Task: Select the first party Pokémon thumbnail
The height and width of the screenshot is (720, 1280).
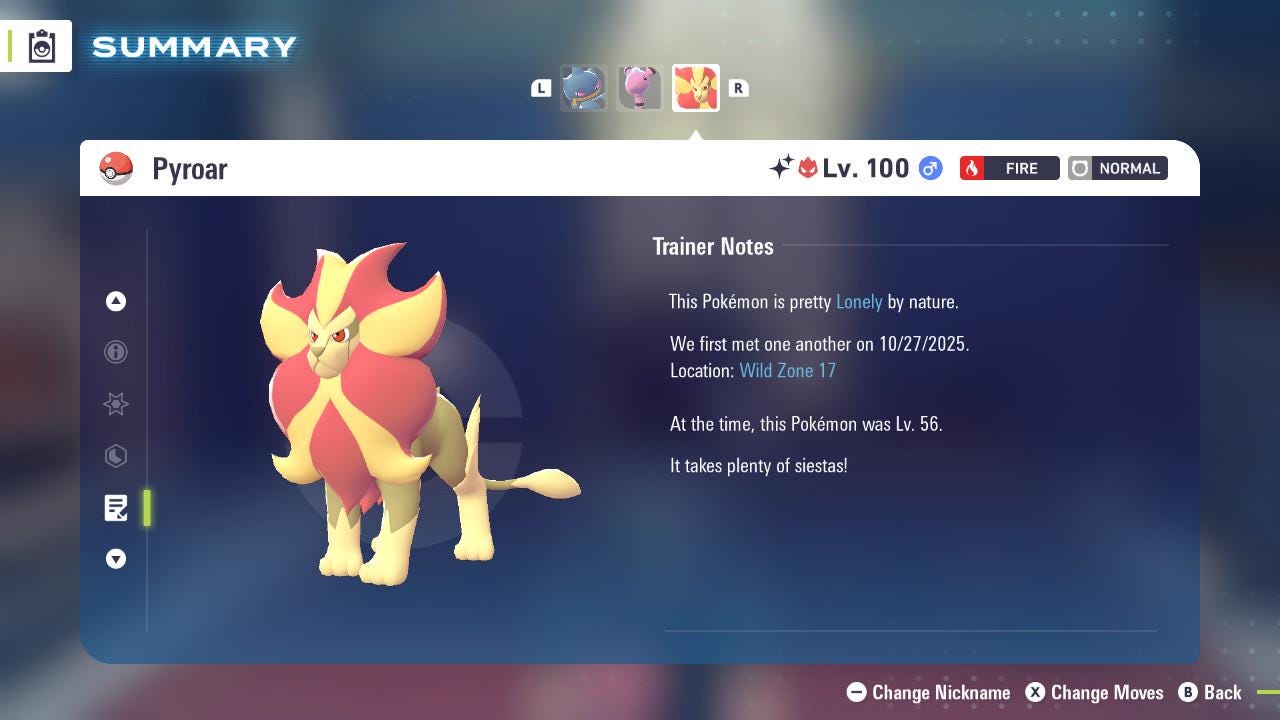Action: pyautogui.click(x=584, y=88)
